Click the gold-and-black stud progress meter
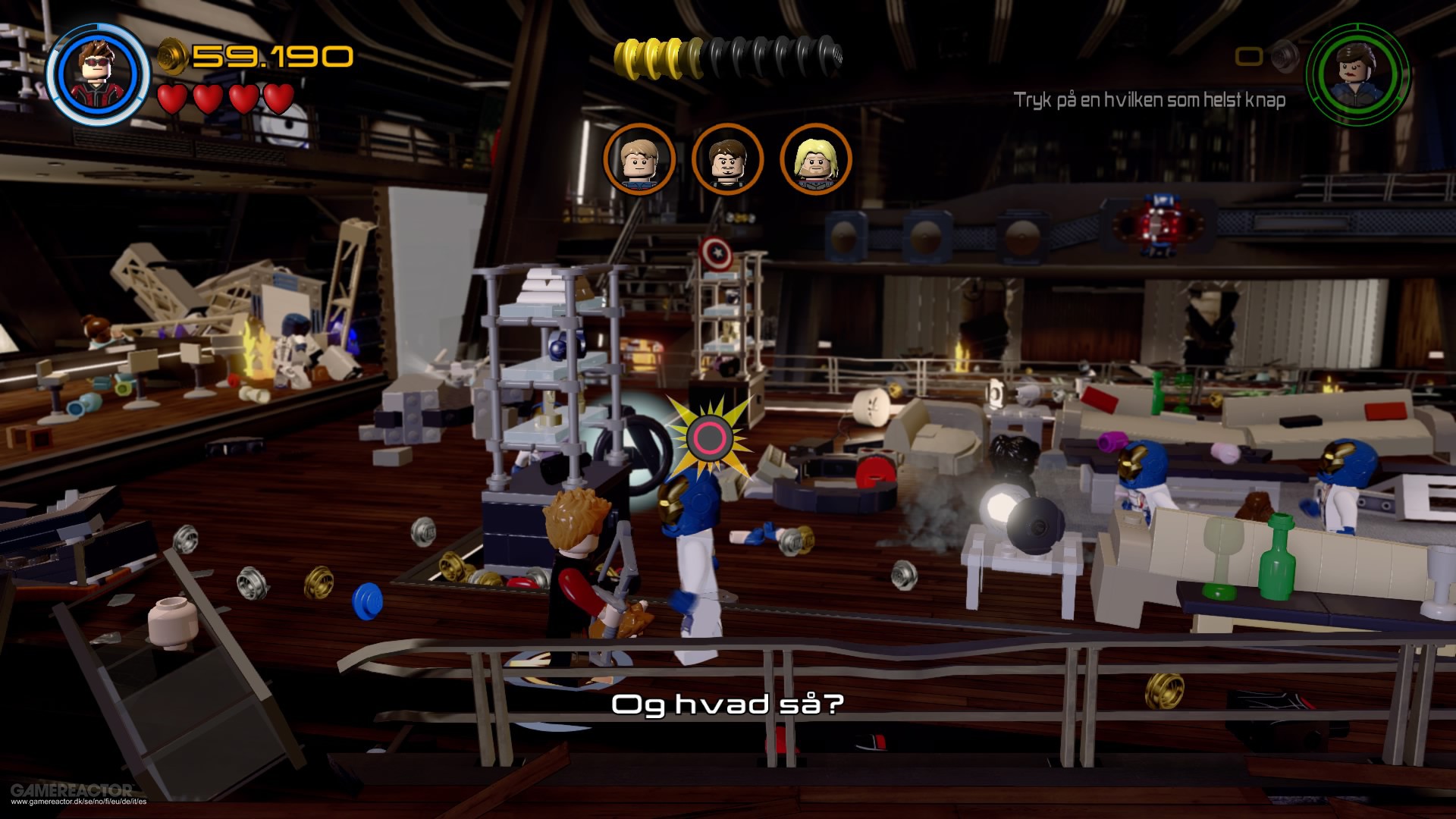 click(x=728, y=55)
